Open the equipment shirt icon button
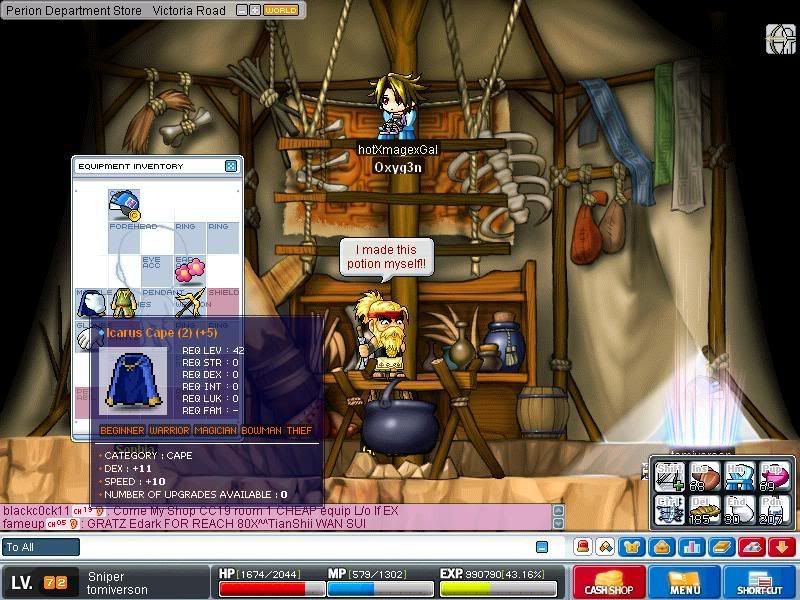Screen dimensions: 800x600 (632, 547)
